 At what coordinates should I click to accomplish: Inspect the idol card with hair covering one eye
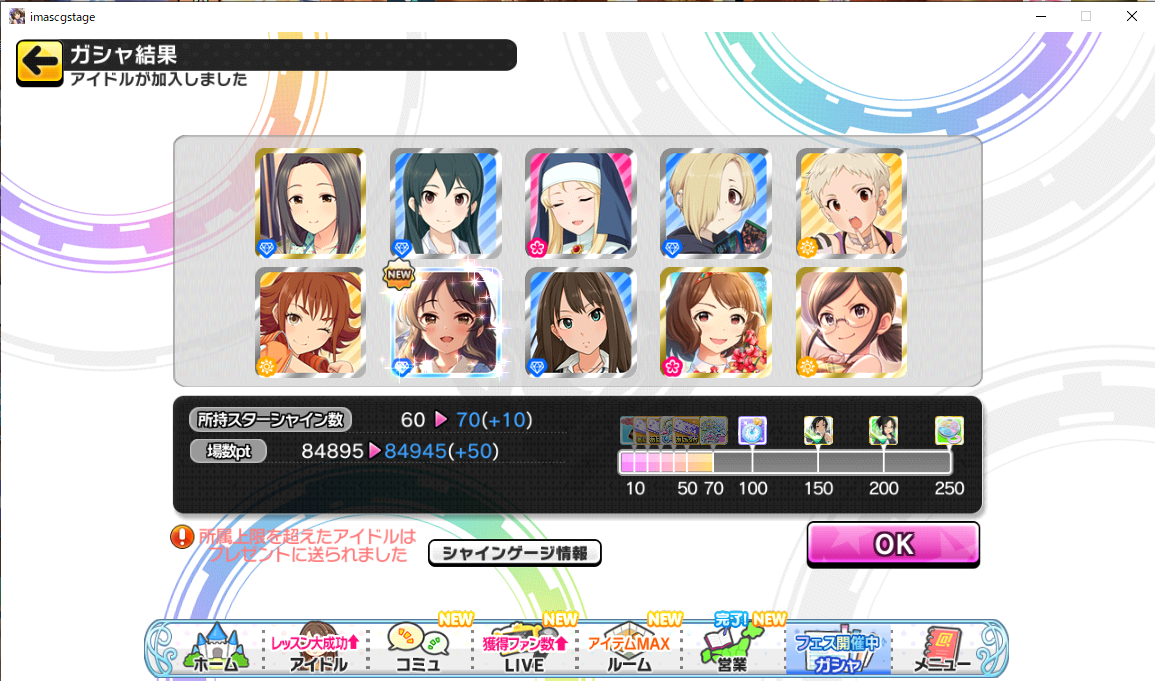click(x=715, y=203)
